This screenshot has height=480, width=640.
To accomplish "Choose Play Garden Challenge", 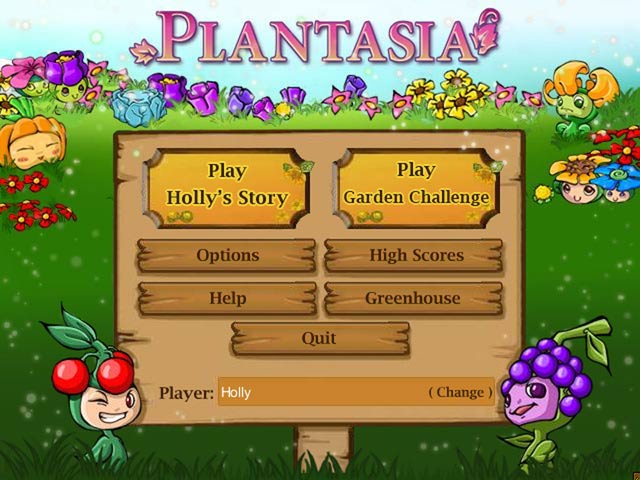I will pos(416,184).
